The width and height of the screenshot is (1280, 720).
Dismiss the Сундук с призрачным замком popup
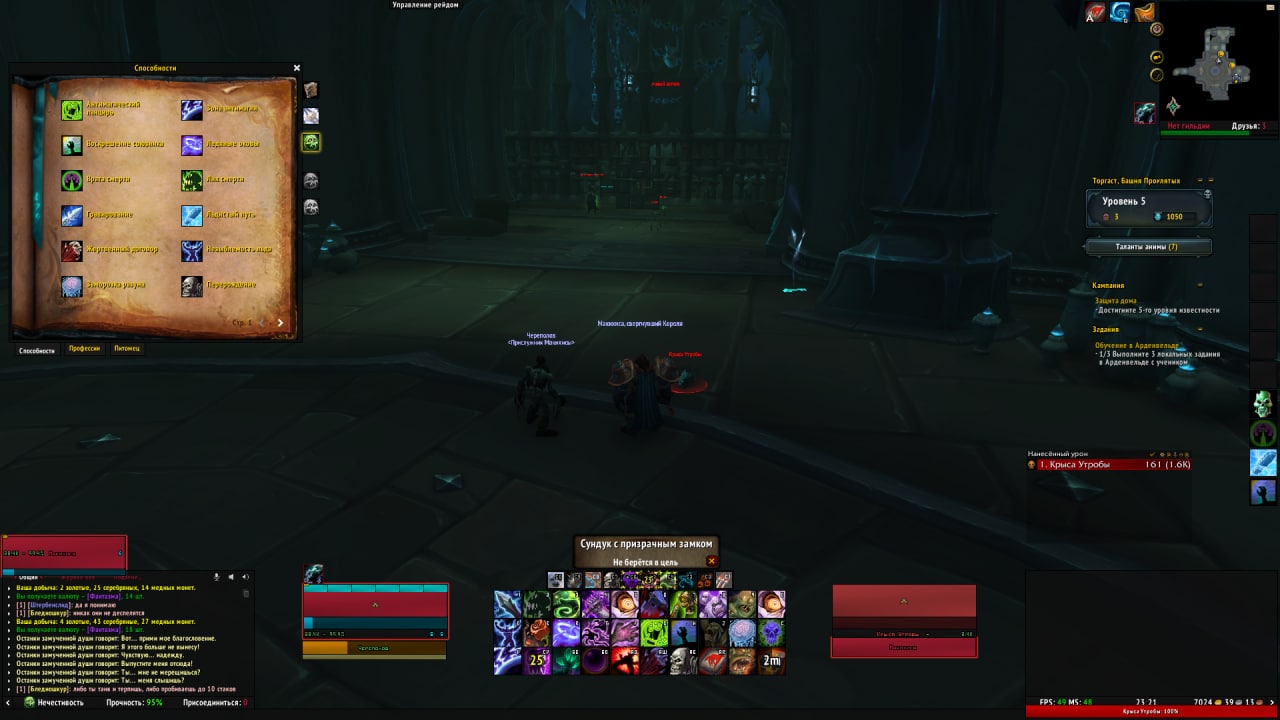[x=712, y=562]
